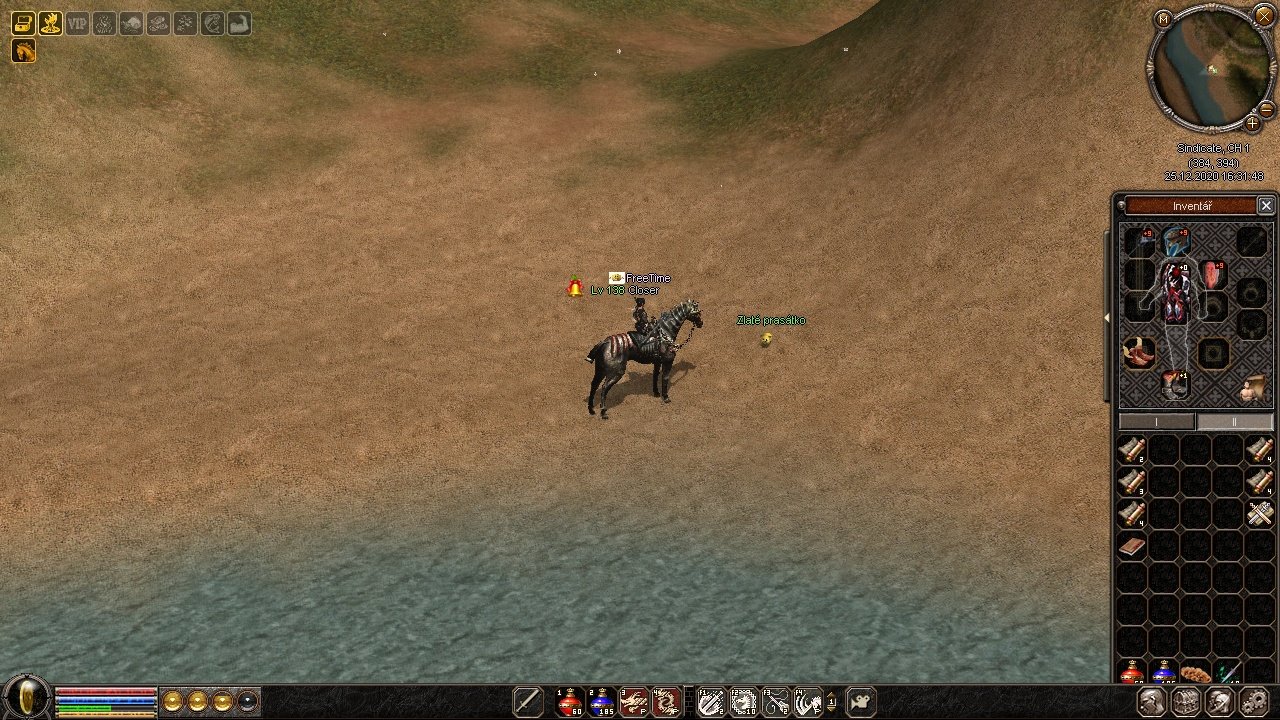Open the gear settings menu button
The height and width of the screenshot is (720, 1280).
[x=1253, y=702]
